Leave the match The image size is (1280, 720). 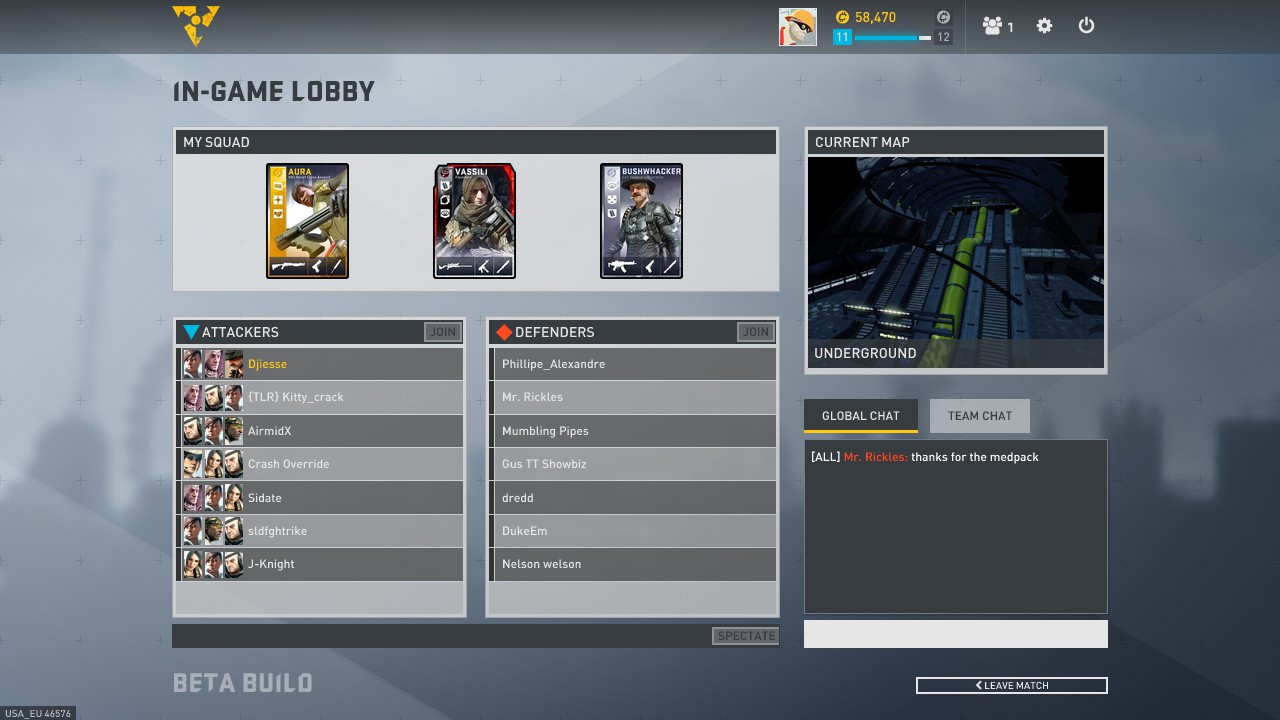pyautogui.click(x=1011, y=685)
